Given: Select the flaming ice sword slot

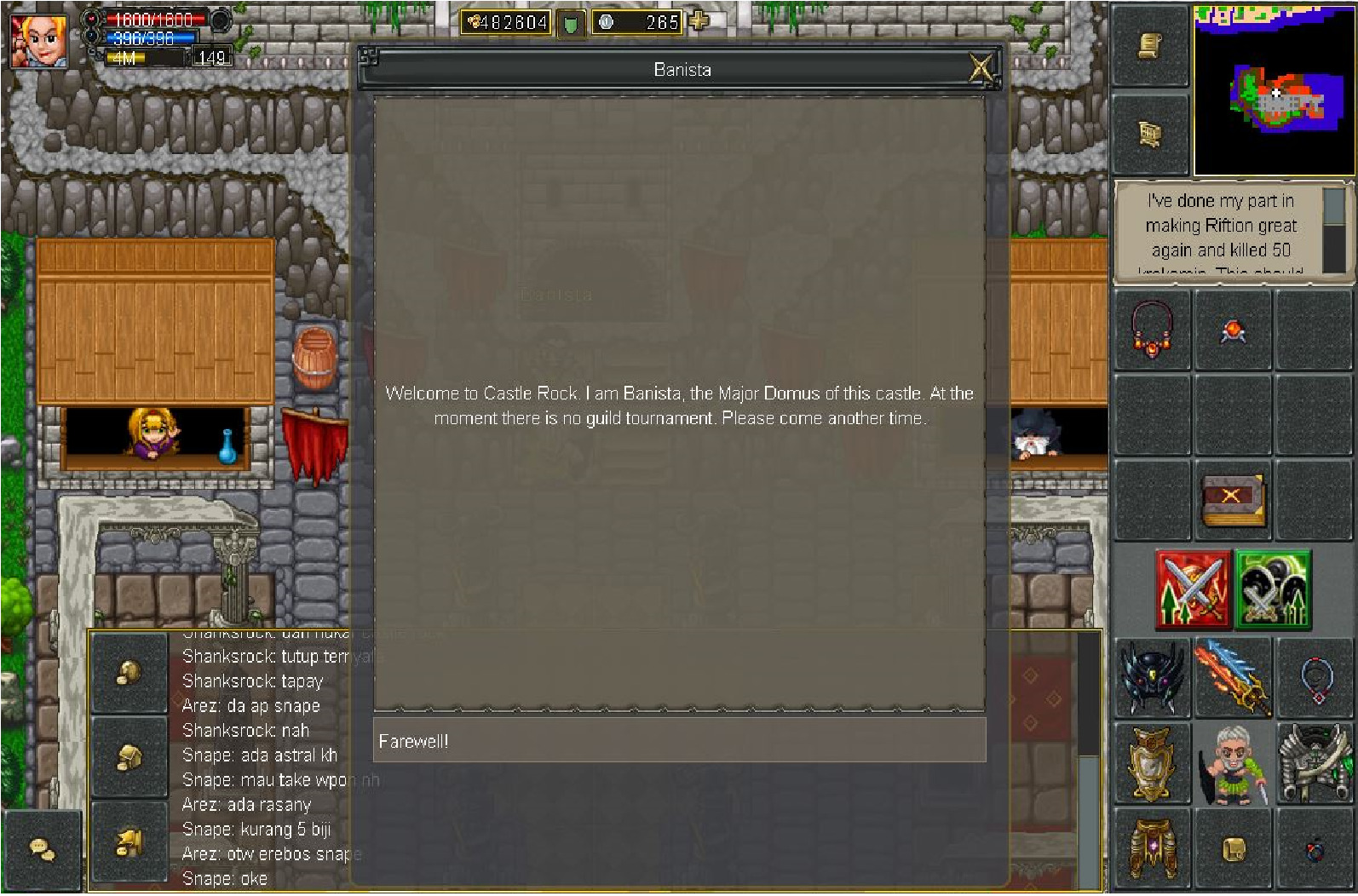Looking at the screenshot, I should [x=1232, y=677].
